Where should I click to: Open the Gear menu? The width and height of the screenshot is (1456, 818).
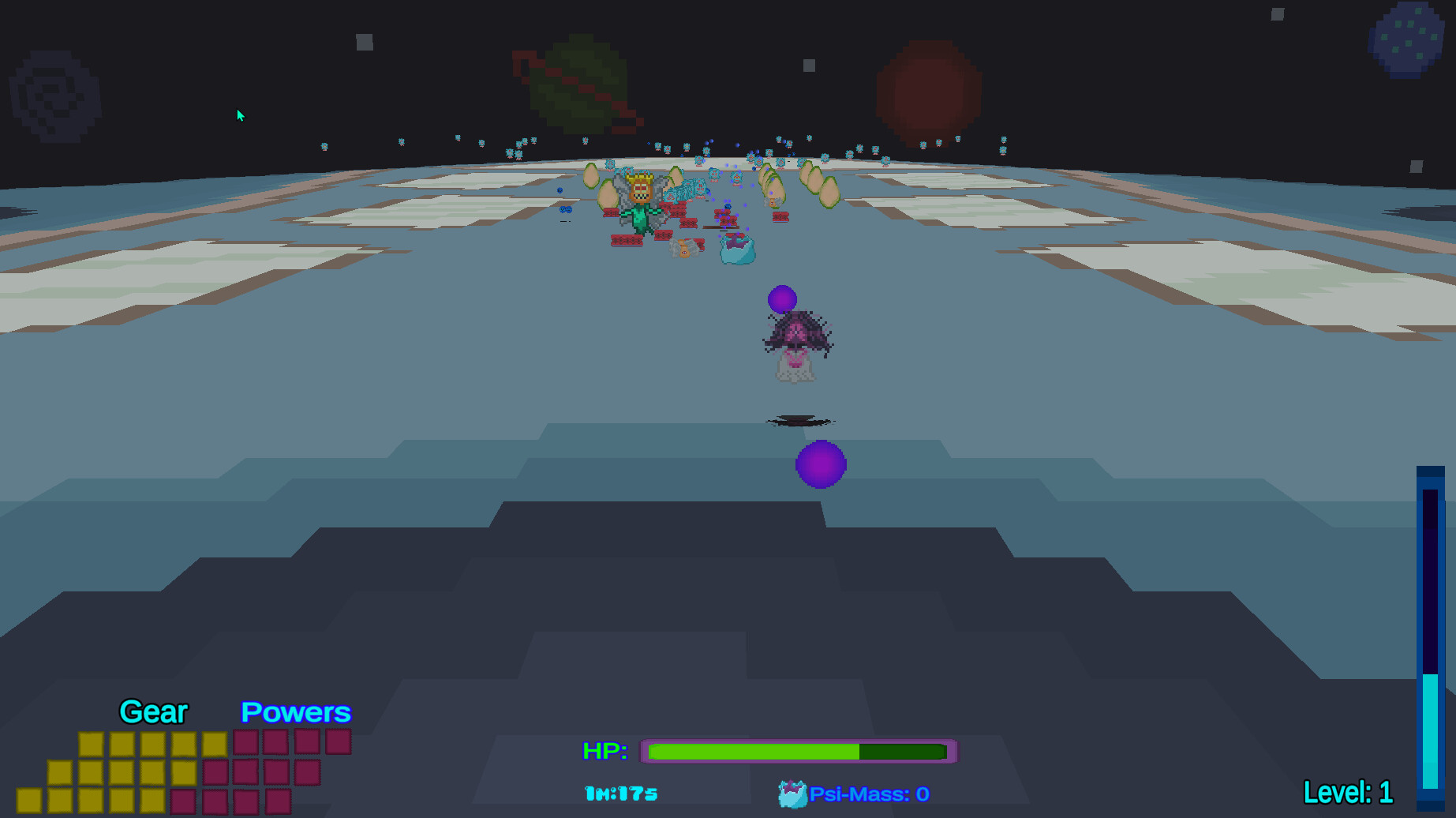pos(152,712)
